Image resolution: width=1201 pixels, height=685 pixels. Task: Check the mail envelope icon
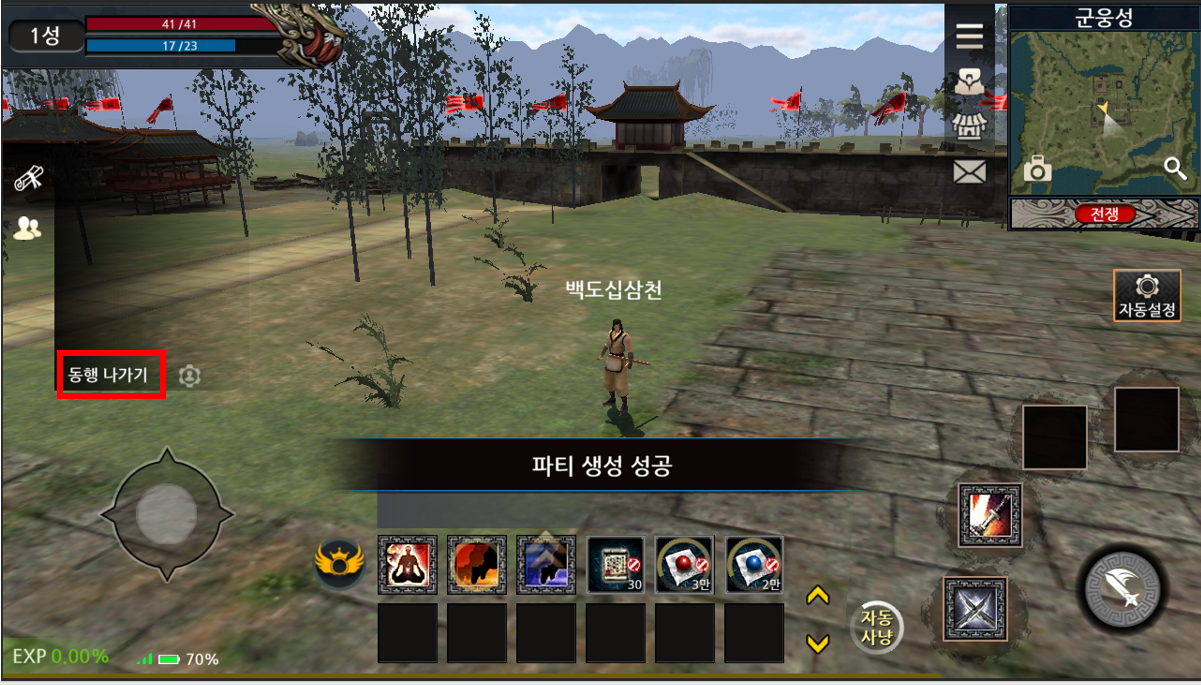pyautogui.click(x=969, y=172)
